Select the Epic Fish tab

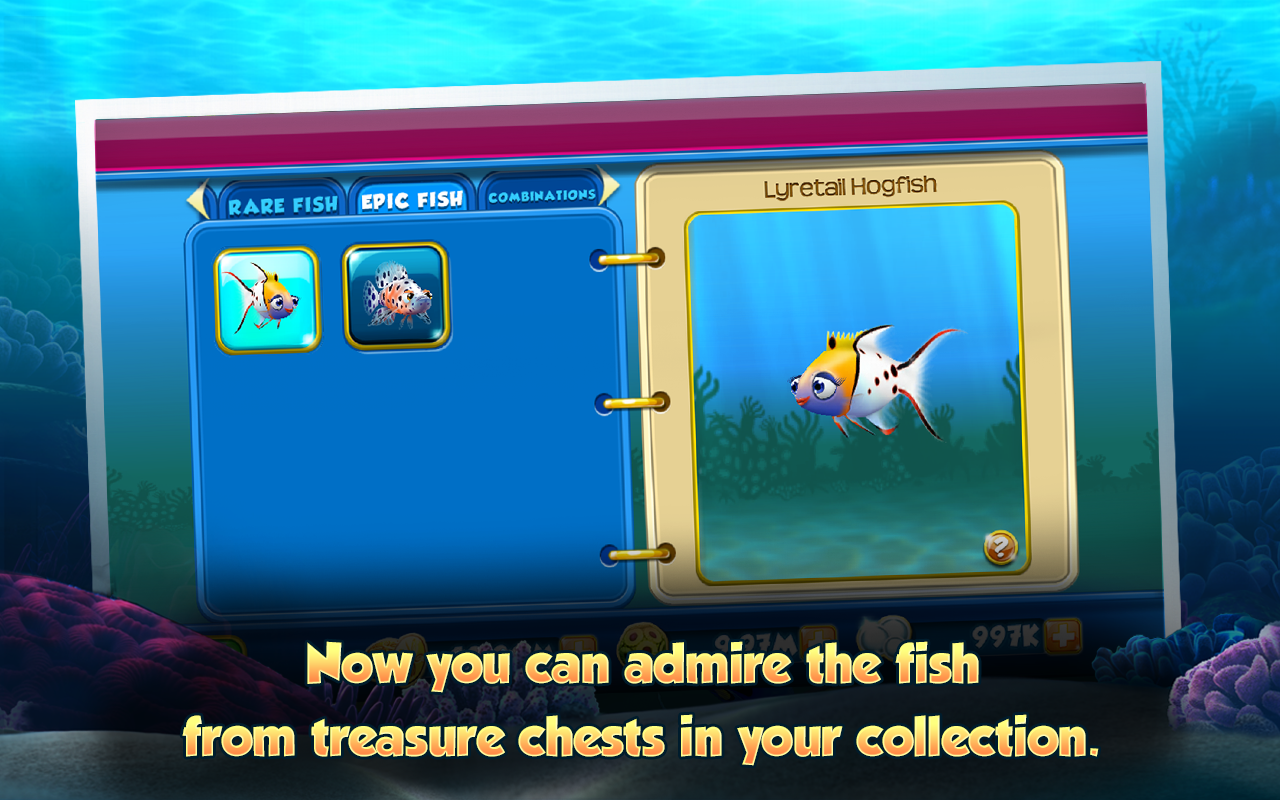(x=411, y=197)
